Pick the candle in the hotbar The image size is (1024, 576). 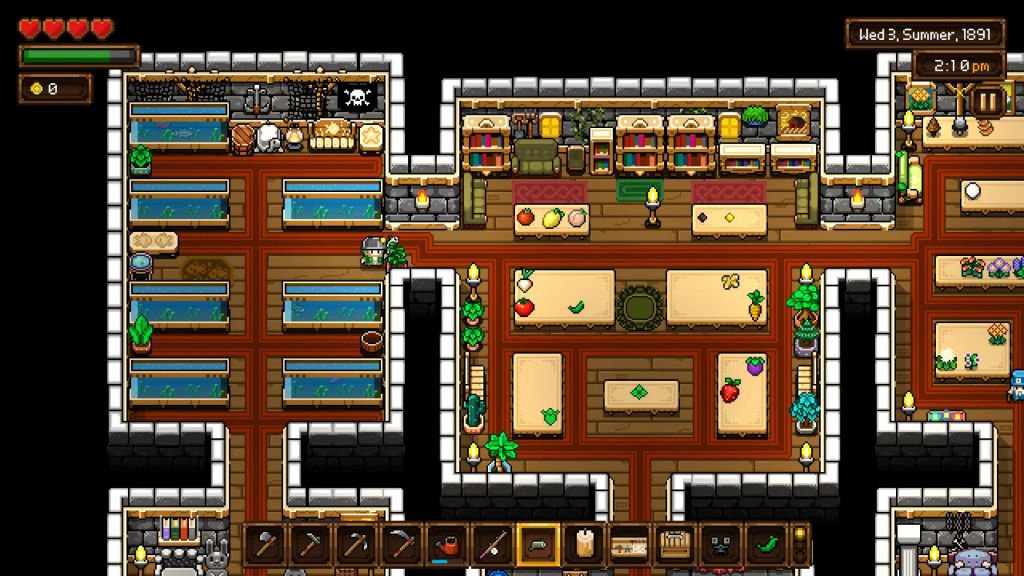[x=584, y=545]
